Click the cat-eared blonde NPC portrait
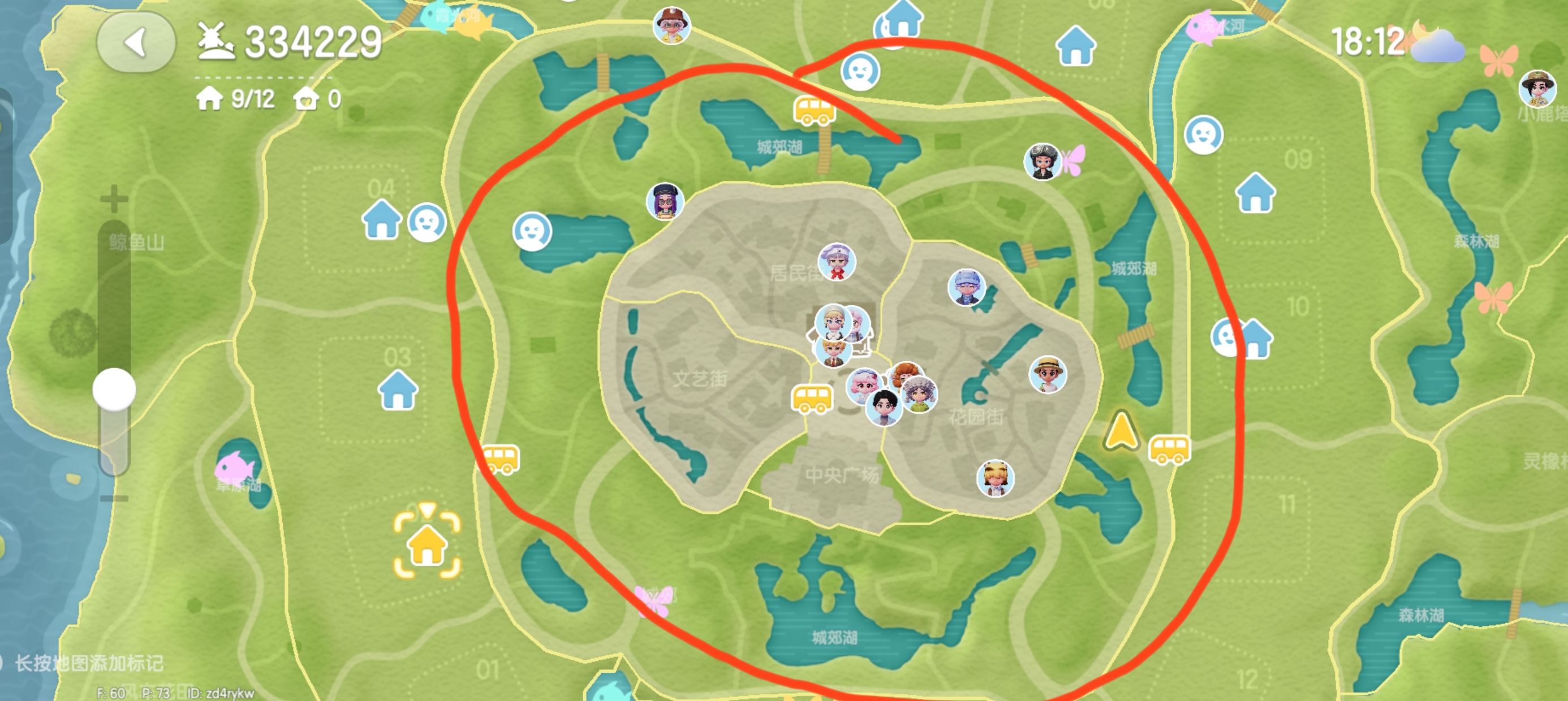The image size is (1568, 701). click(x=995, y=478)
